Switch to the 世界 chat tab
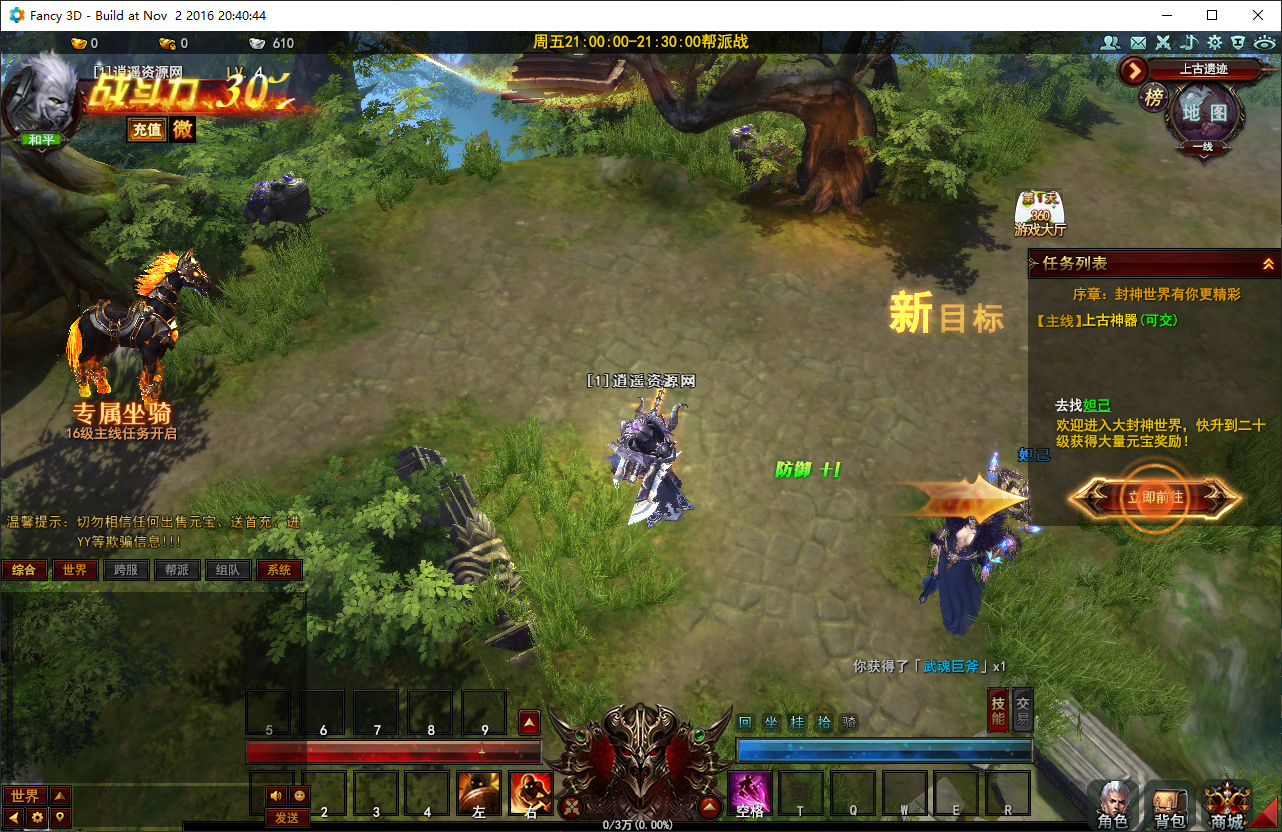Image resolution: width=1282 pixels, height=832 pixels. [75, 570]
